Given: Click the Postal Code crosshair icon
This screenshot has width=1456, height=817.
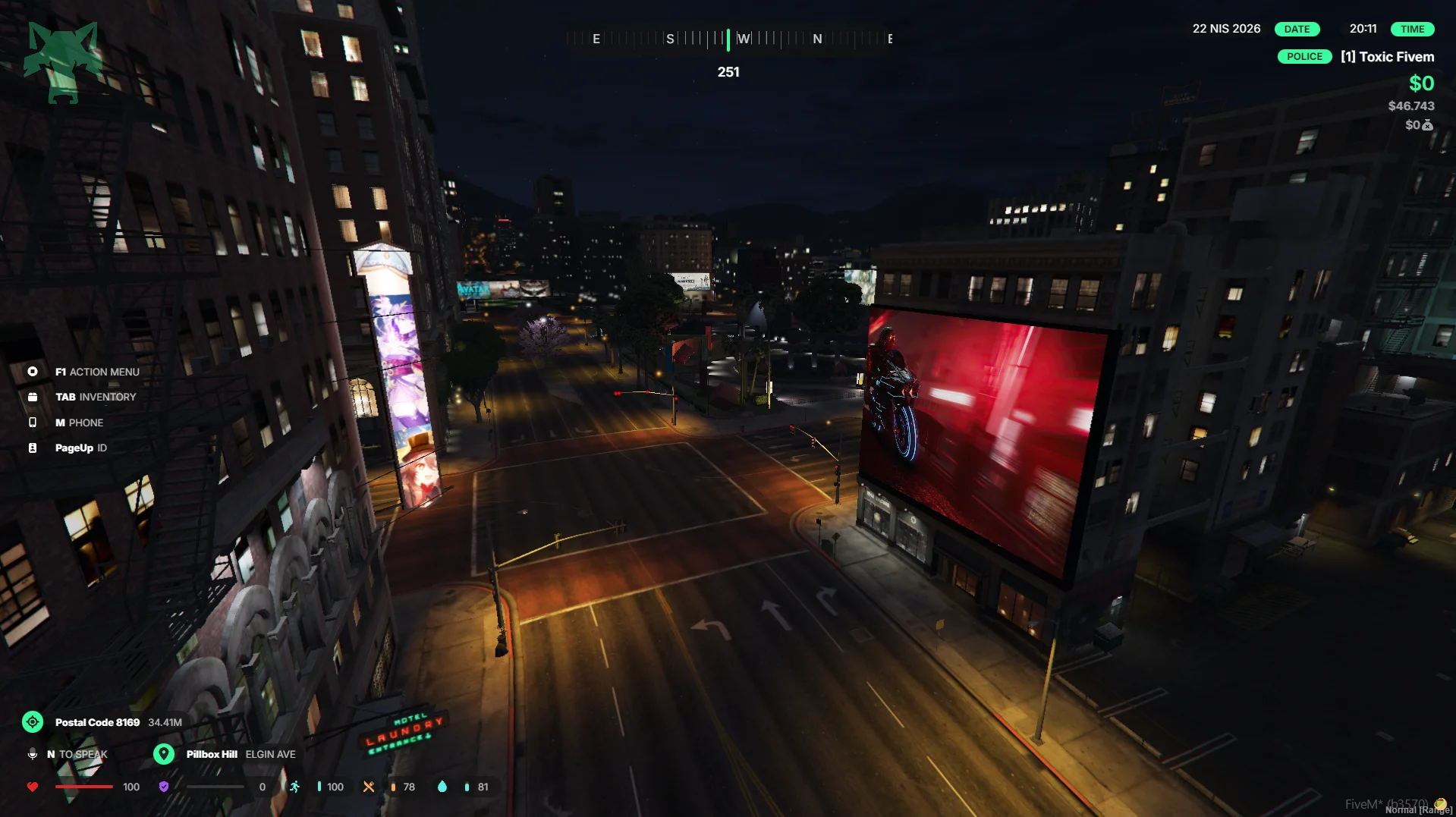Looking at the screenshot, I should pos(33,722).
